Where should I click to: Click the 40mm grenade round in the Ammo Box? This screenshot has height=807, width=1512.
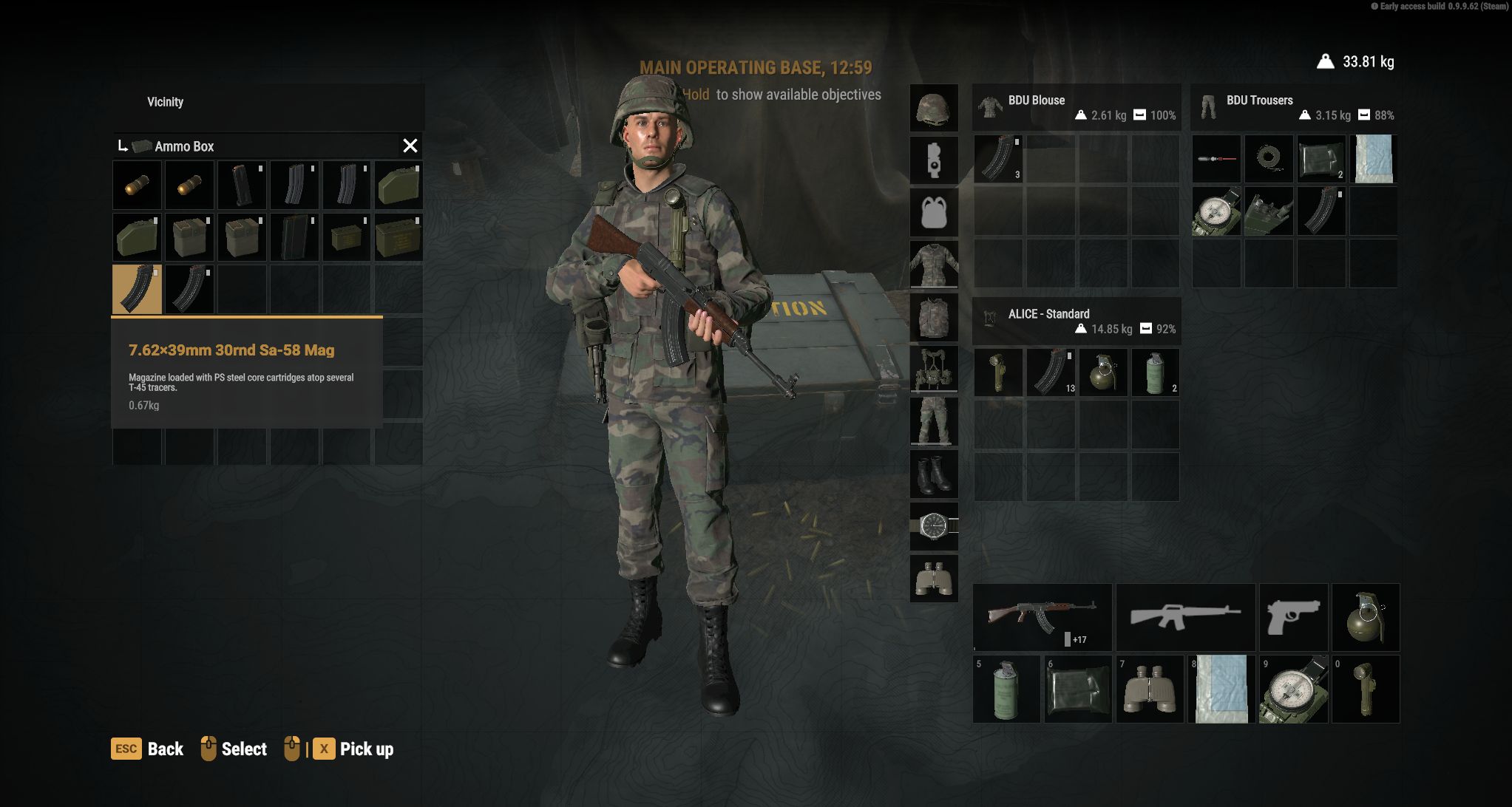(137, 184)
